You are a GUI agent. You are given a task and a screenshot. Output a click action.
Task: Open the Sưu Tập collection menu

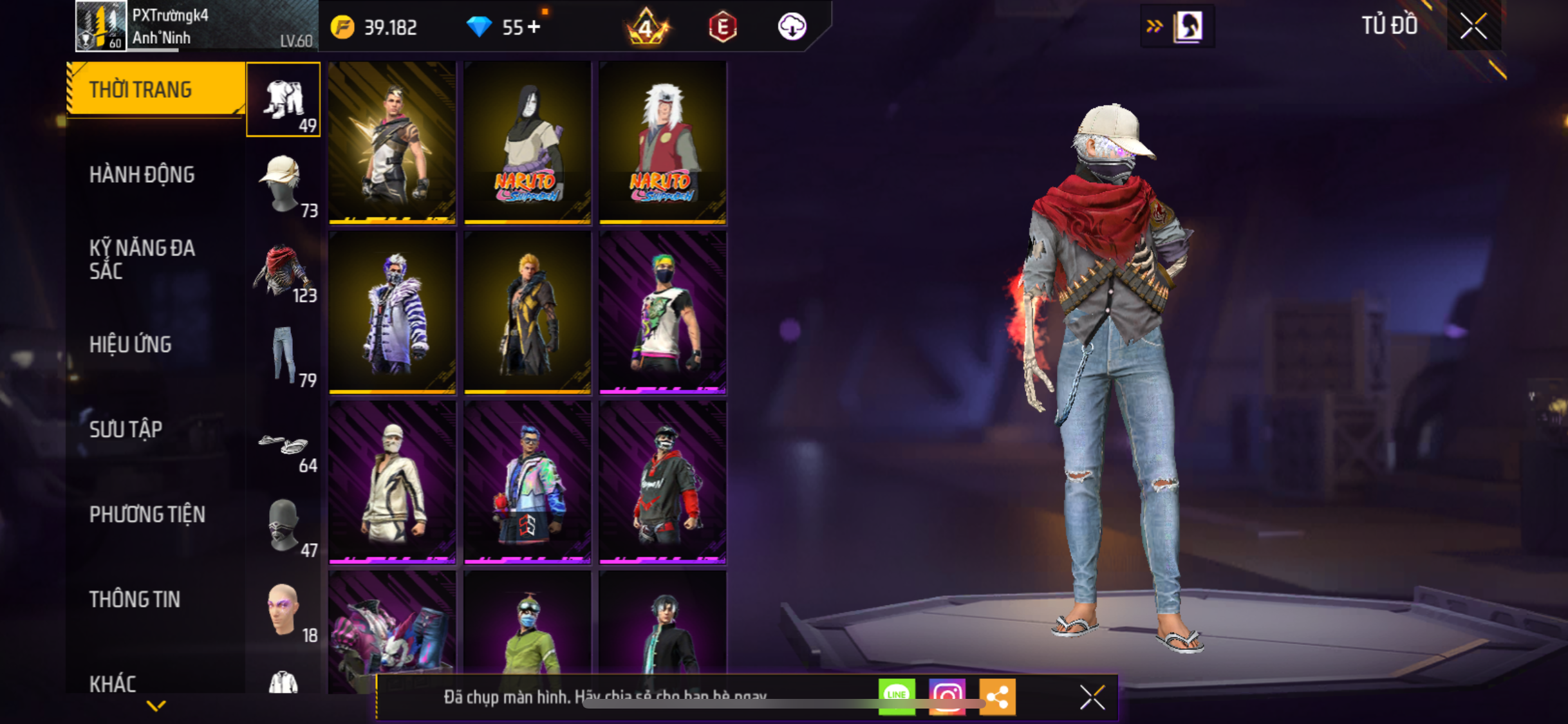click(x=126, y=429)
